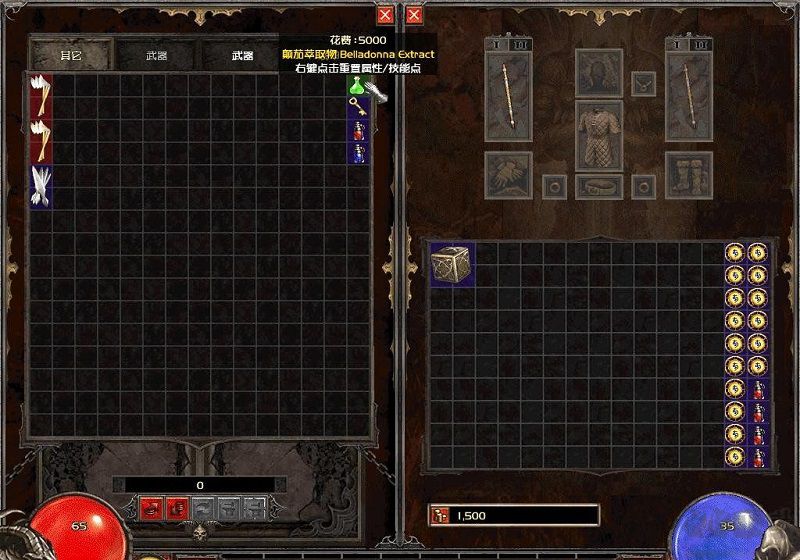Click the belt equipment slot
This screenshot has width=800, height=560.
pos(599,186)
